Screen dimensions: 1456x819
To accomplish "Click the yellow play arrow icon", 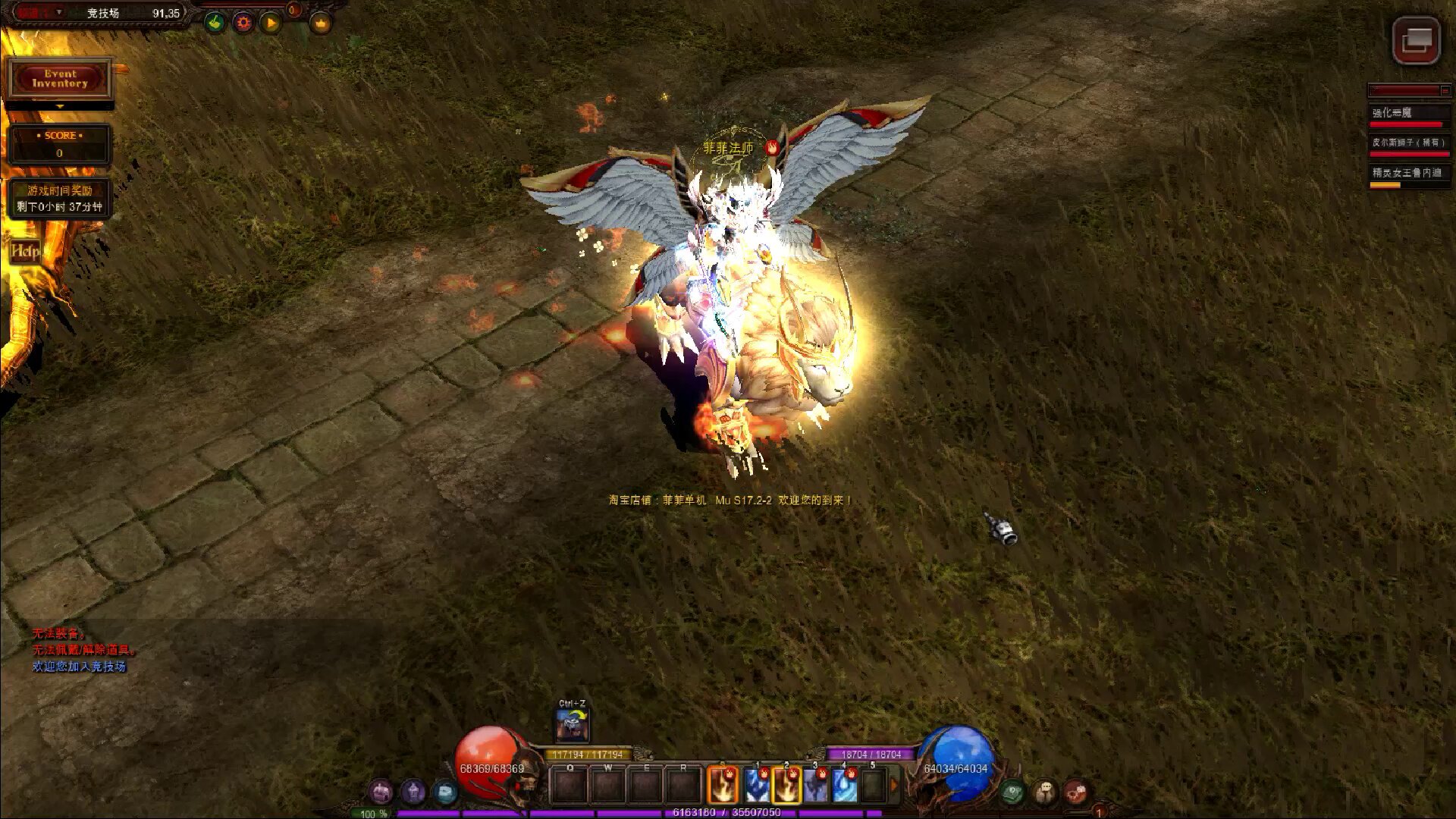I will pyautogui.click(x=271, y=23).
